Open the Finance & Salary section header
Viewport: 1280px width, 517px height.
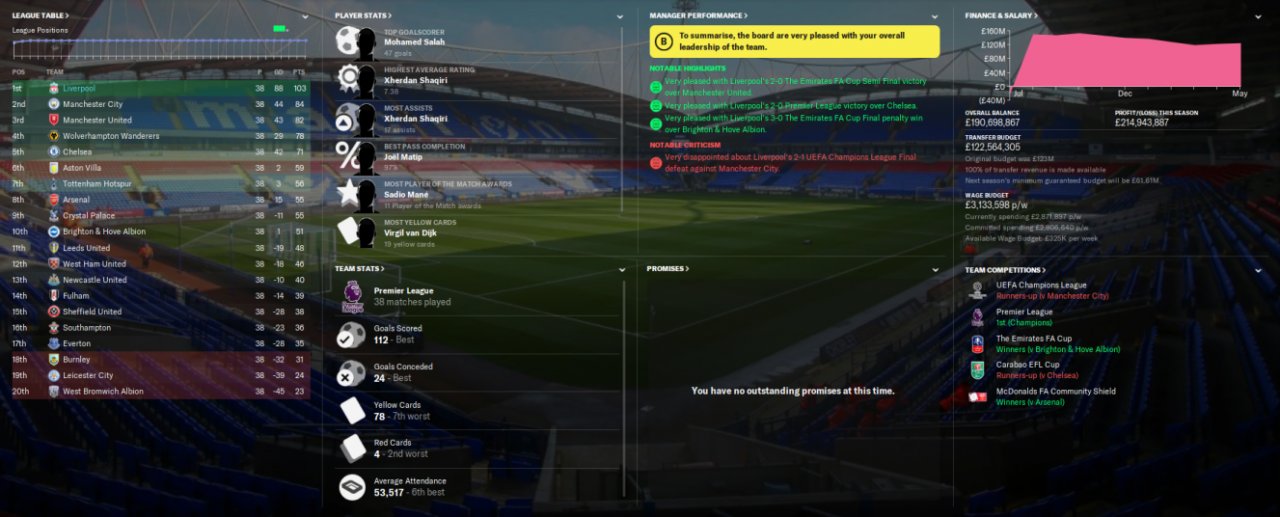(1001, 16)
